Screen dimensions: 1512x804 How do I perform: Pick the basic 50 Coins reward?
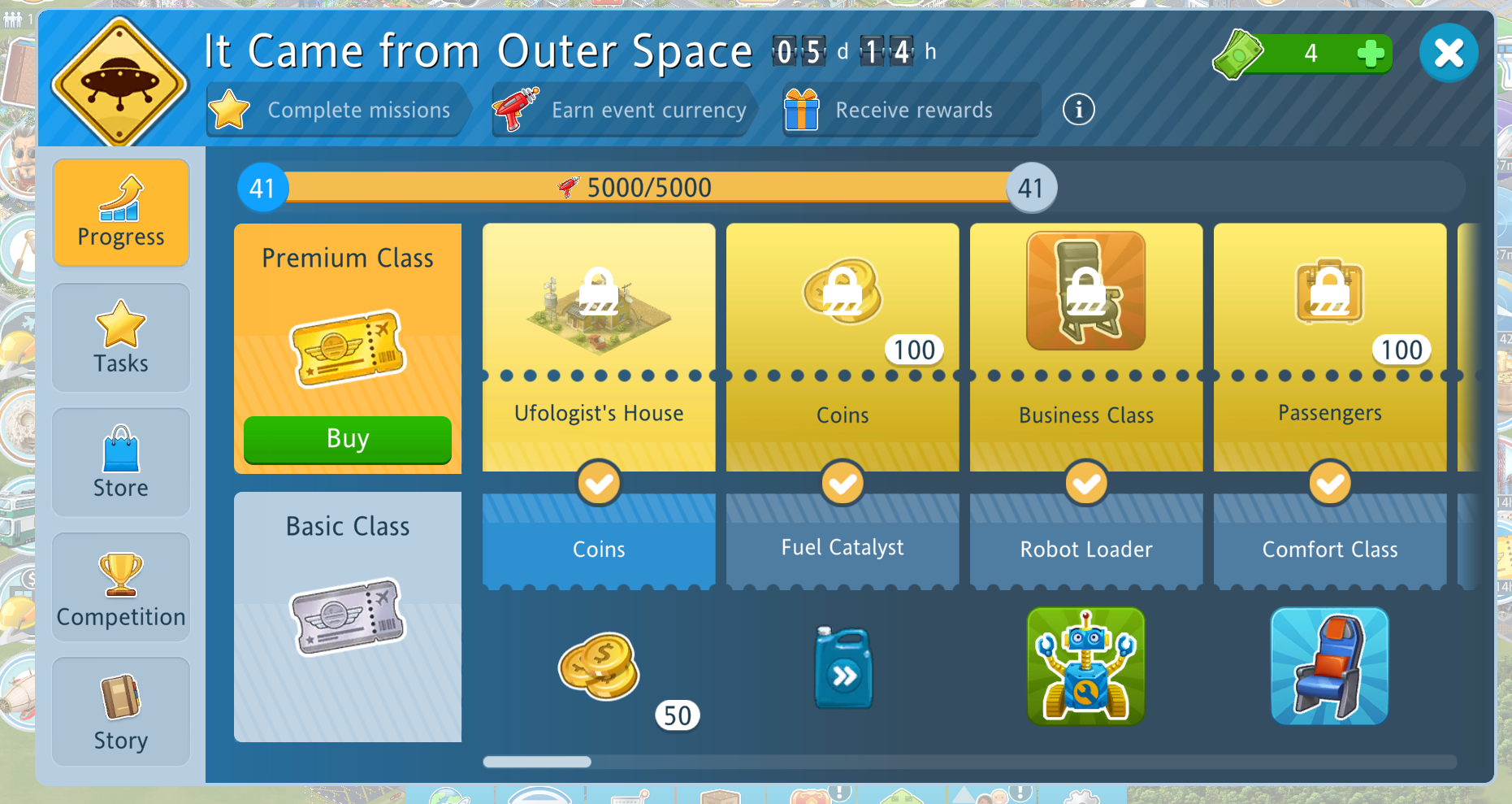point(599,667)
